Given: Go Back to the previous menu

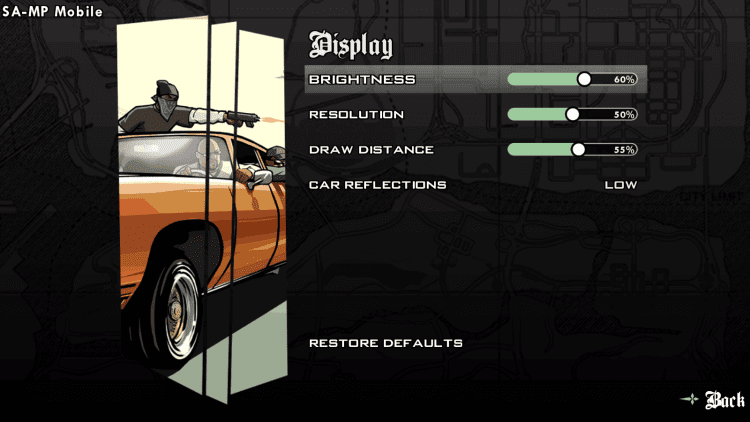Looking at the screenshot, I should [724, 400].
